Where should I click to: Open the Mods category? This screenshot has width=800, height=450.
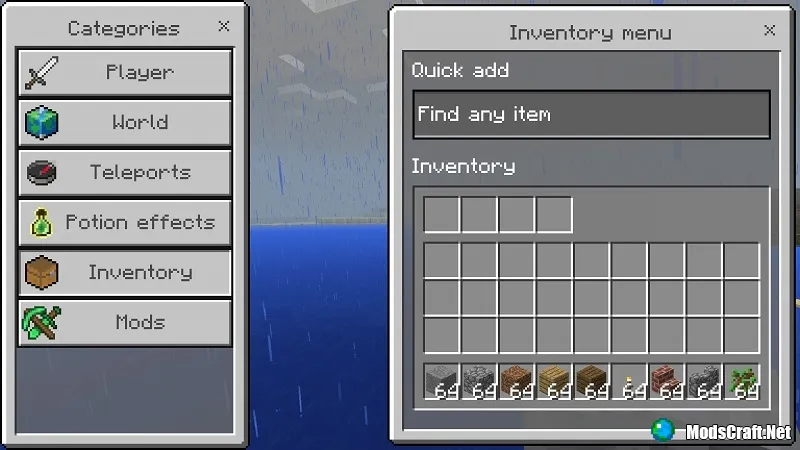(x=124, y=323)
